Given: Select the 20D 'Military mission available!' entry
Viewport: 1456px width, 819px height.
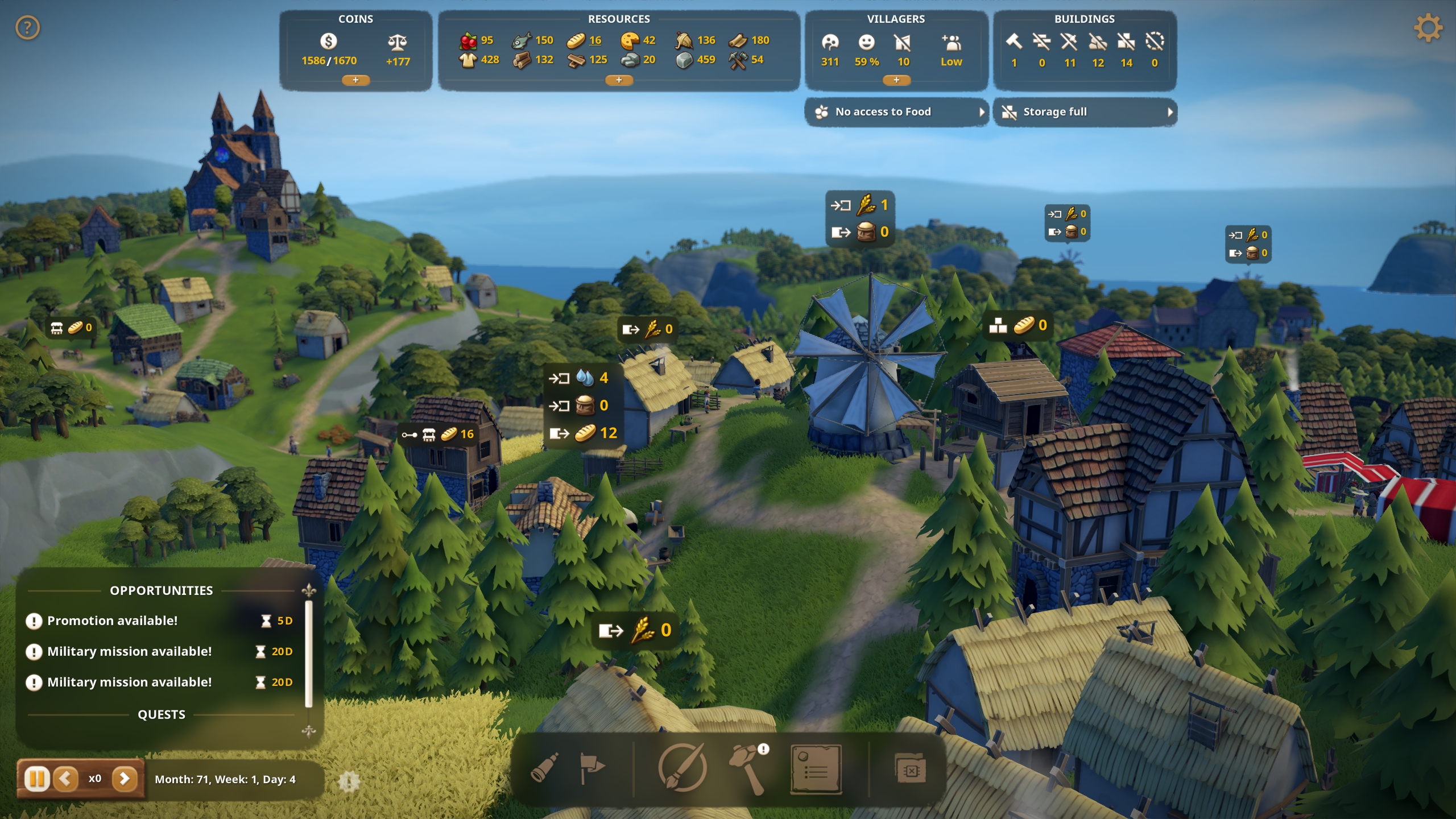Looking at the screenshot, I should point(130,651).
